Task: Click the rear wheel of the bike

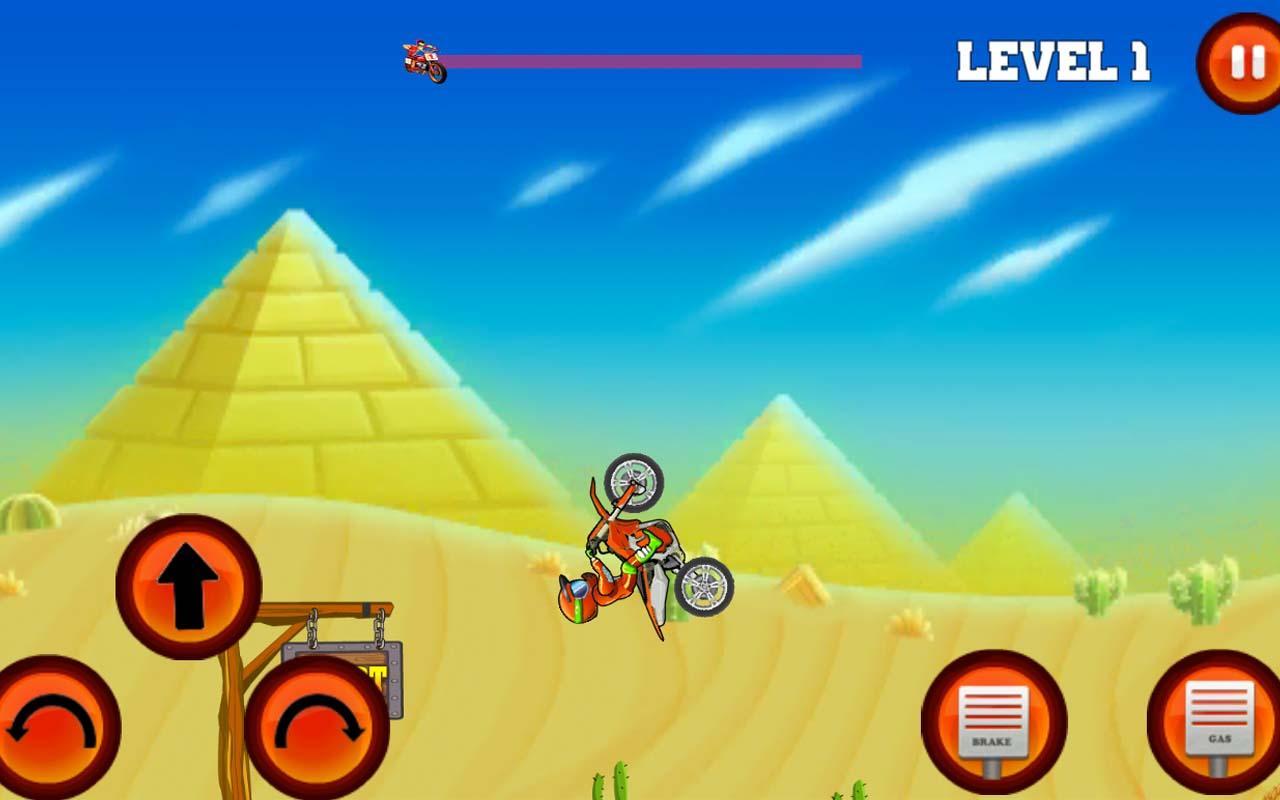Action: tap(705, 585)
